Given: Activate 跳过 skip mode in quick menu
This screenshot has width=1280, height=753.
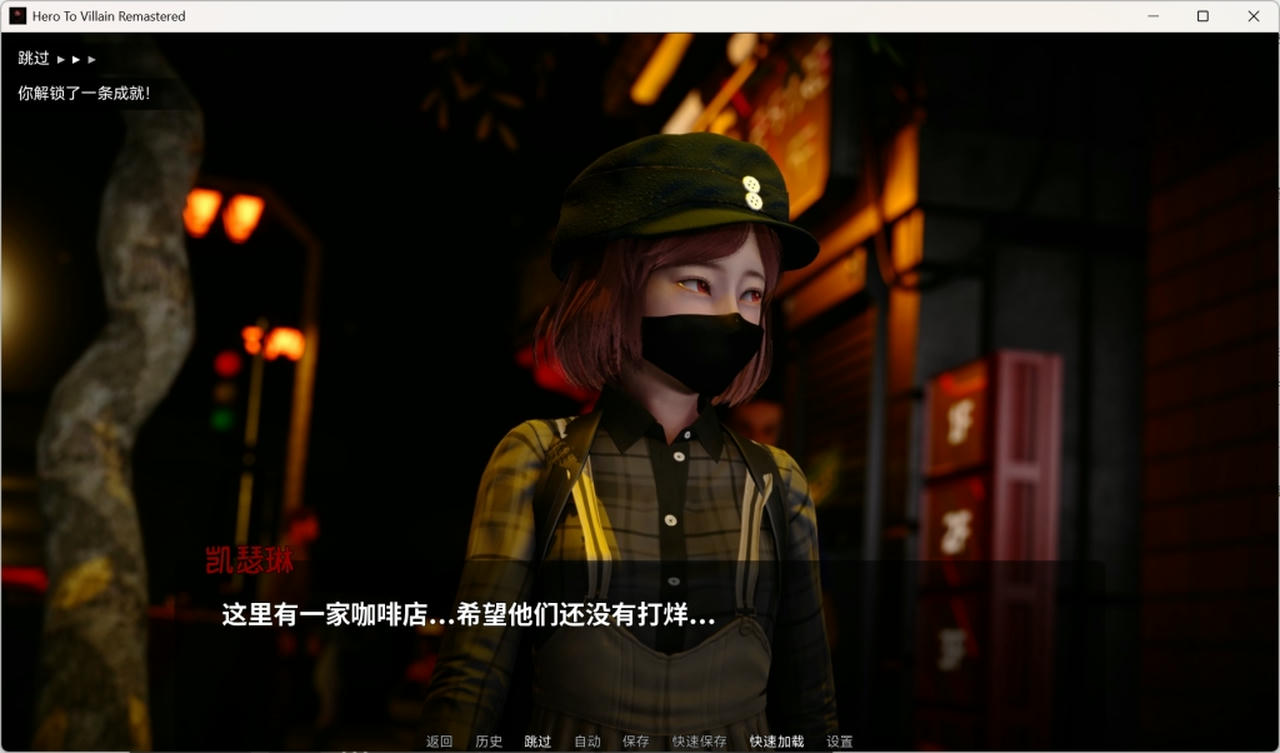Looking at the screenshot, I should (538, 742).
